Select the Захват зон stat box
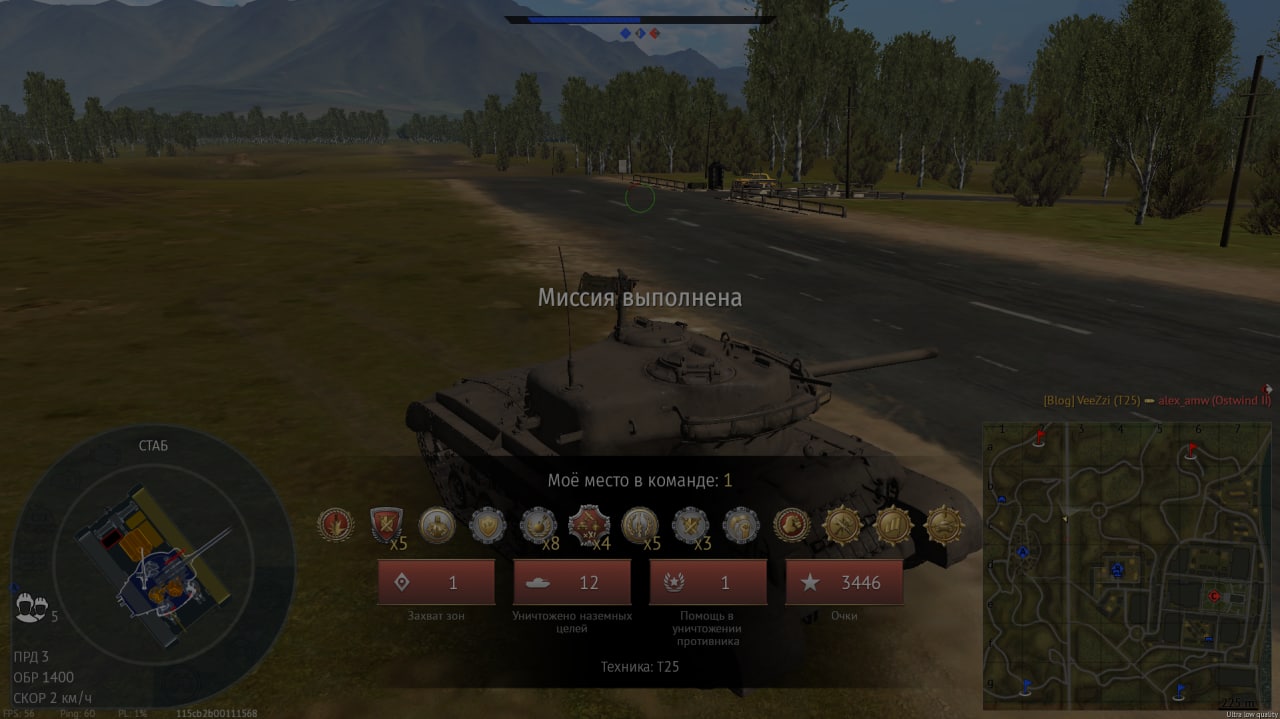1280x719 pixels. coord(436,582)
